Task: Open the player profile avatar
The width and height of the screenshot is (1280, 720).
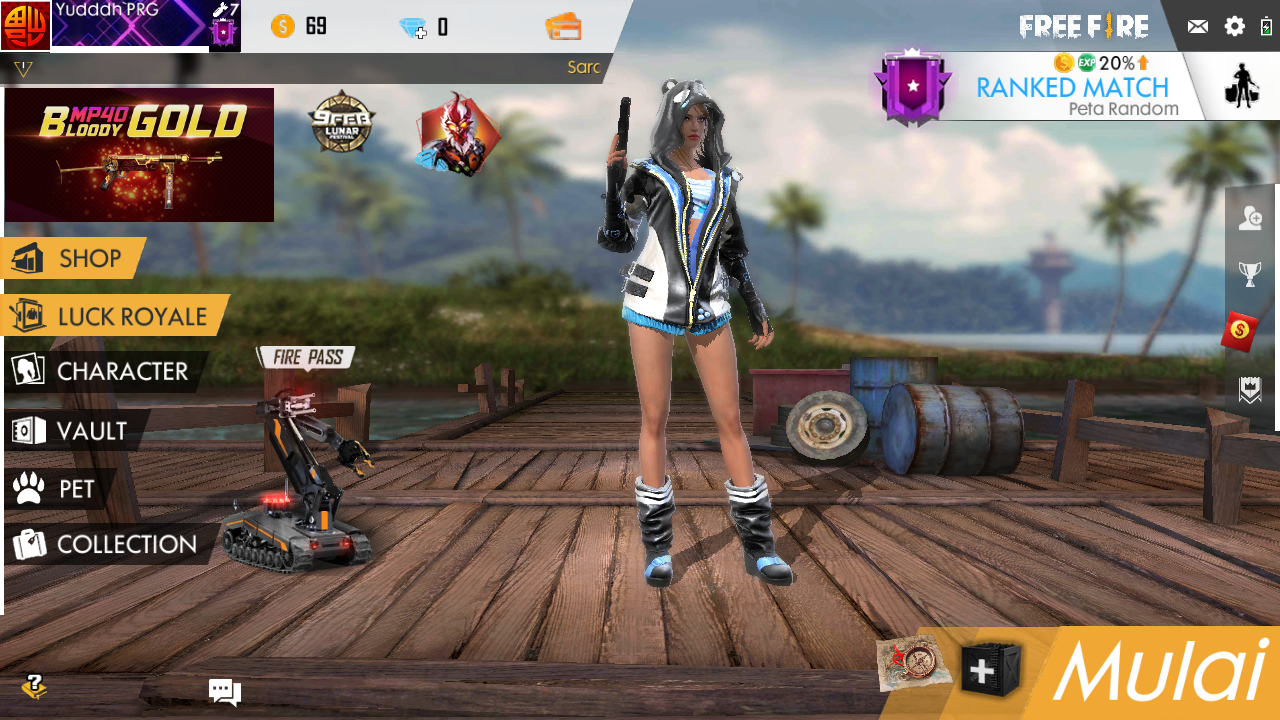Action: [25, 26]
